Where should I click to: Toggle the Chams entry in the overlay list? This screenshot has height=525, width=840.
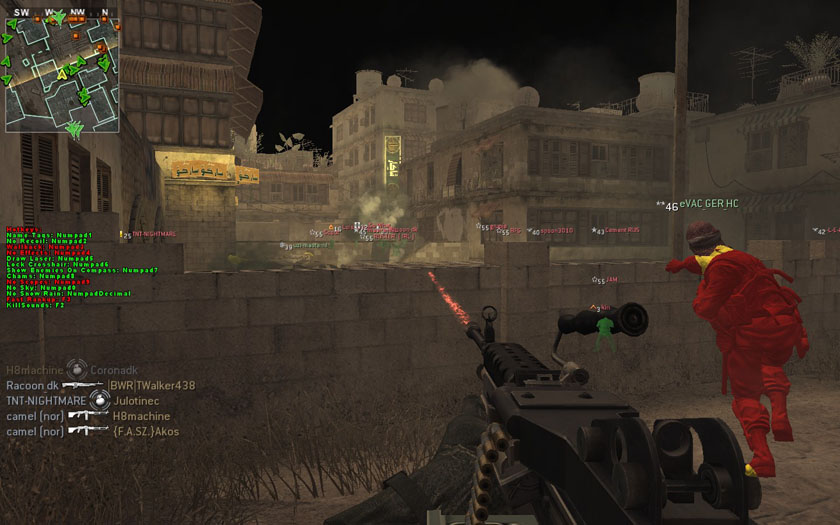coord(40,276)
